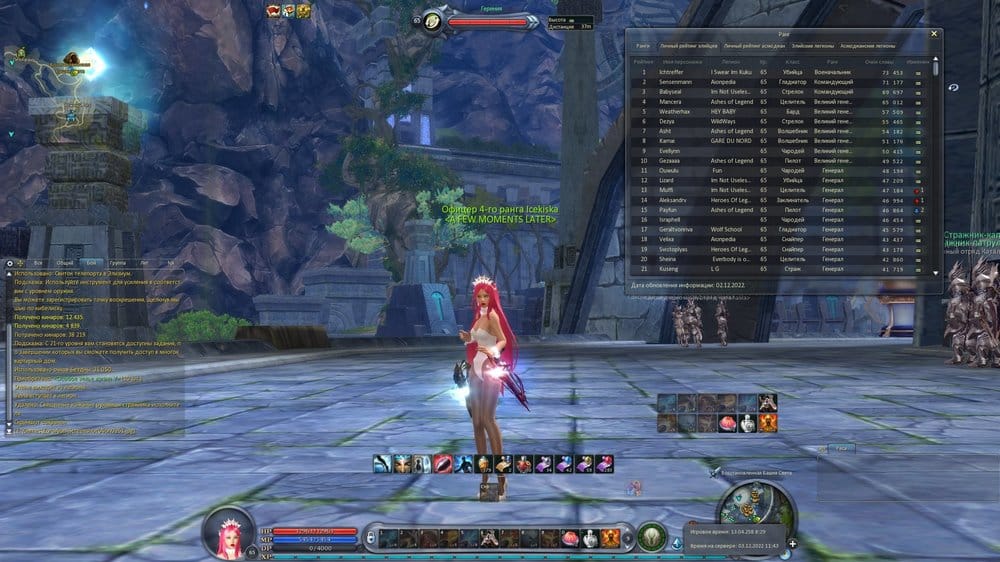1000x562 pixels.
Task: Click the ranking list scrollbar down arrow
Action: [x=937, y=271]
